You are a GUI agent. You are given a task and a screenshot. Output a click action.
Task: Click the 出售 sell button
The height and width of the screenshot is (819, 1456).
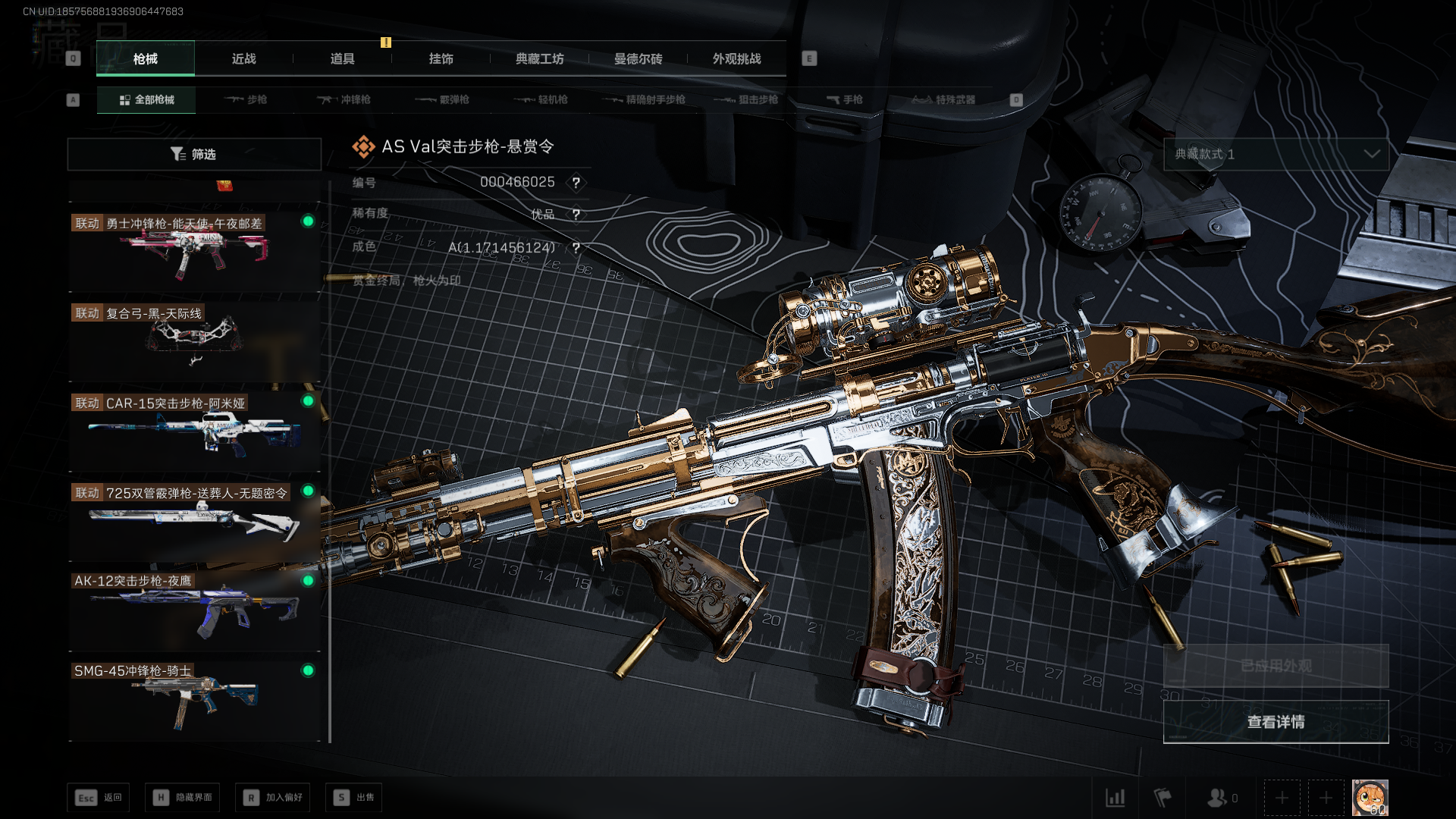point(354,797)
